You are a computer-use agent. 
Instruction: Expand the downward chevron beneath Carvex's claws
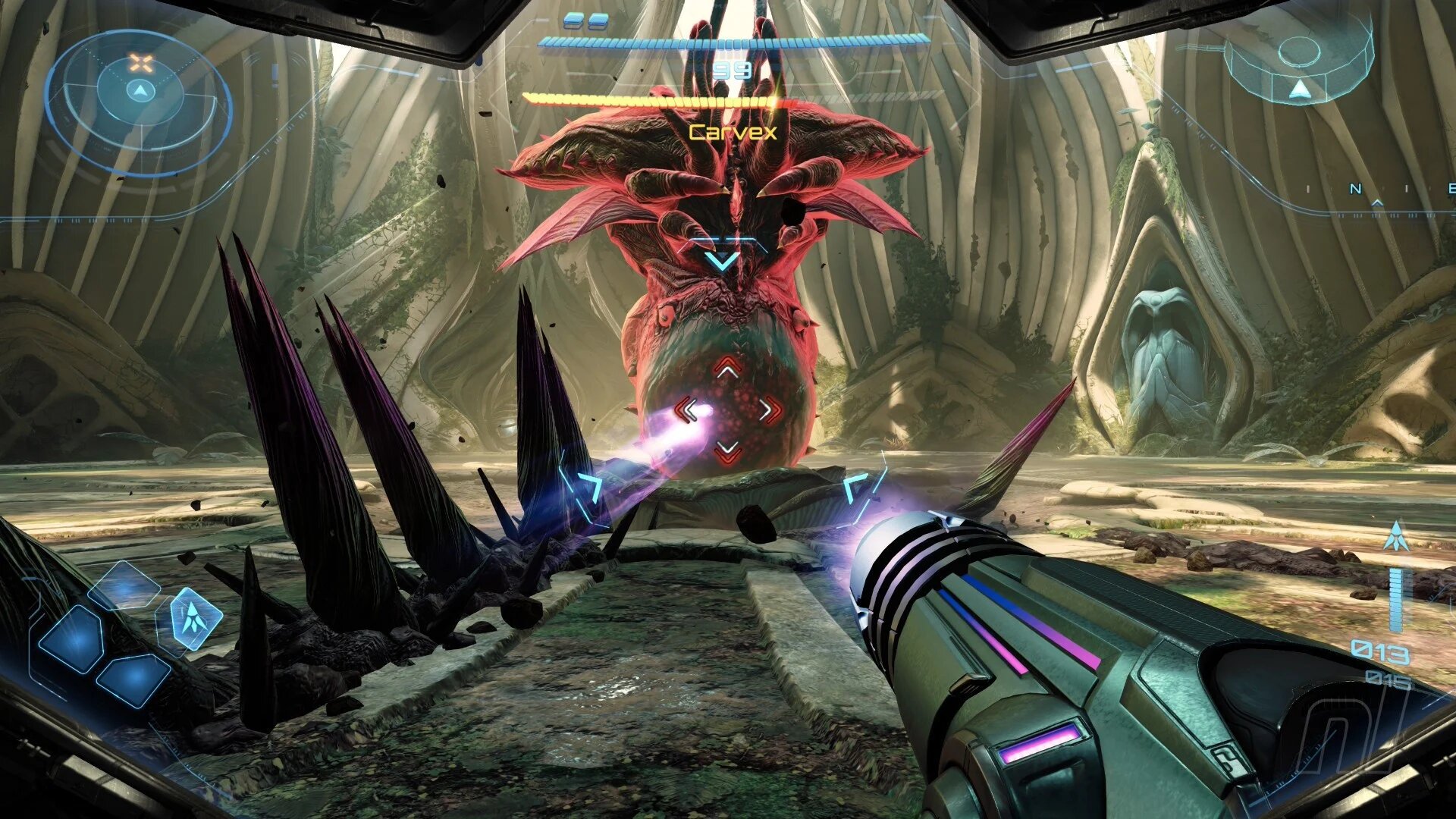click(724, 262)
